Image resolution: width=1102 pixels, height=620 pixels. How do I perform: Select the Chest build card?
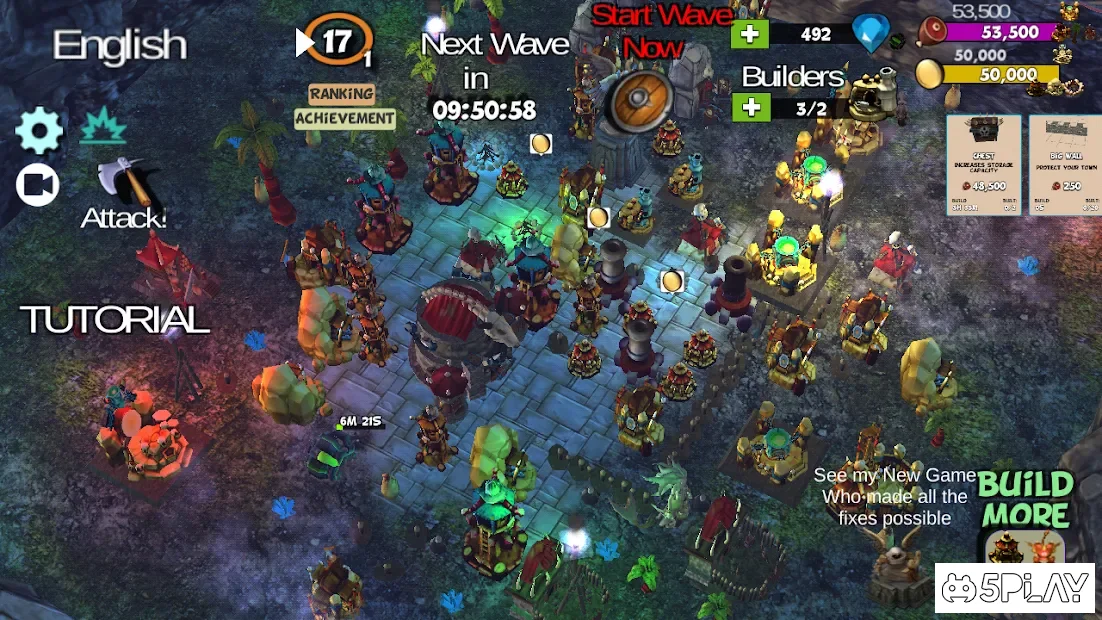(983, 164)
